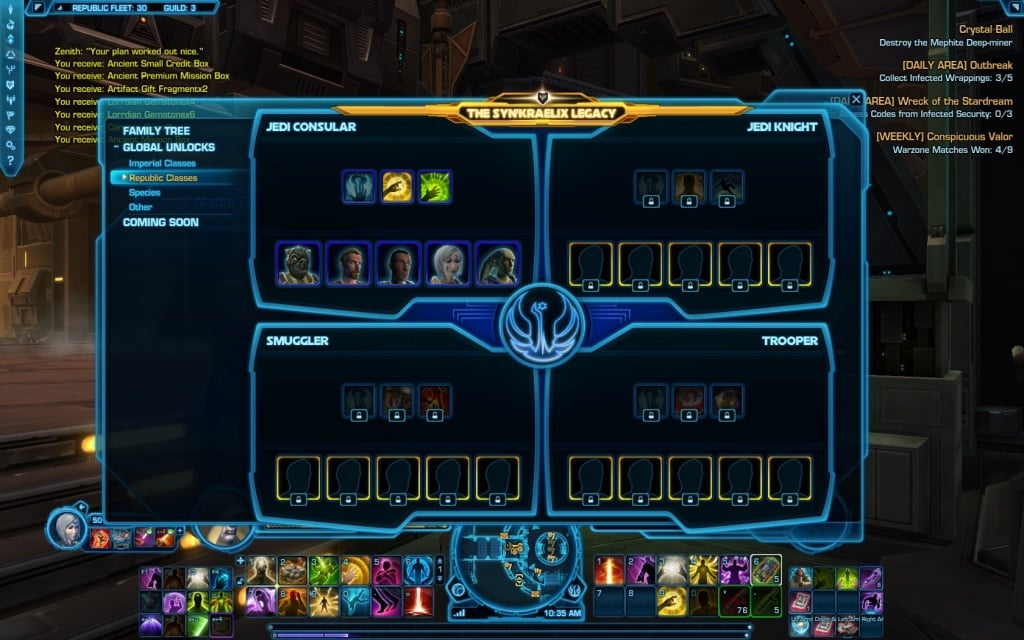Image resolution: width=1024 pixels, height=640 pixels.
Task: Click the Republic emblem in the window center
Action: coord(541,325)
